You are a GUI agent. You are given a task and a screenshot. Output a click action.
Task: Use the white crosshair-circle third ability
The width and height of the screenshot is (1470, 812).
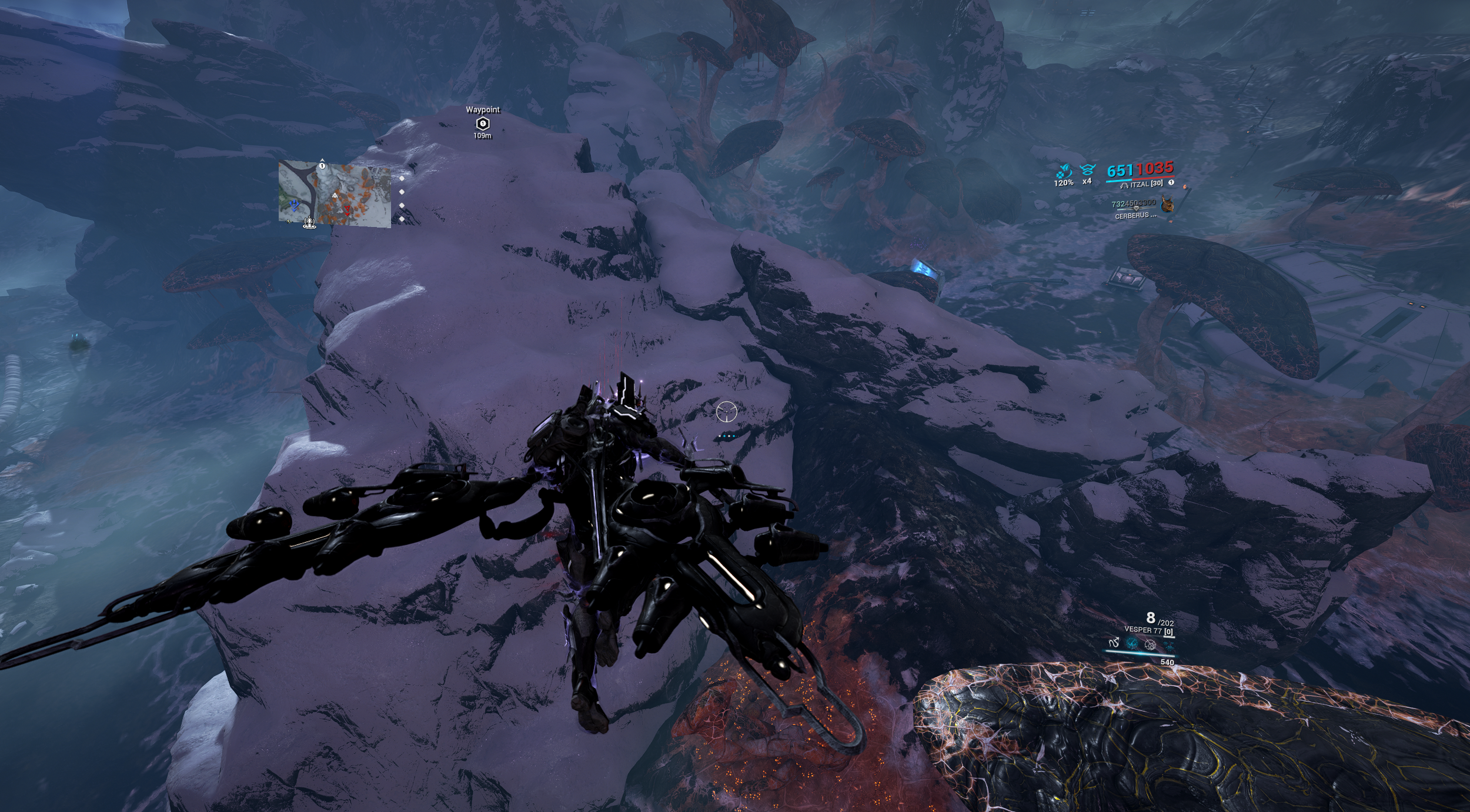[1150, 645]
